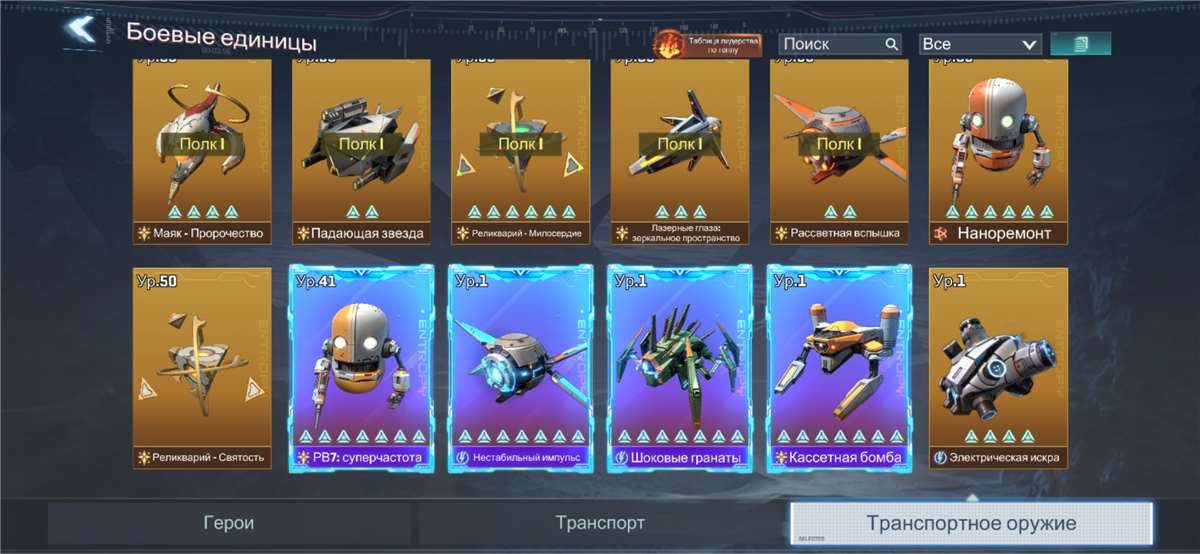Select the Маяк - Пророчество card
The width and height of the screenshot is (1200, 554).
203,150
